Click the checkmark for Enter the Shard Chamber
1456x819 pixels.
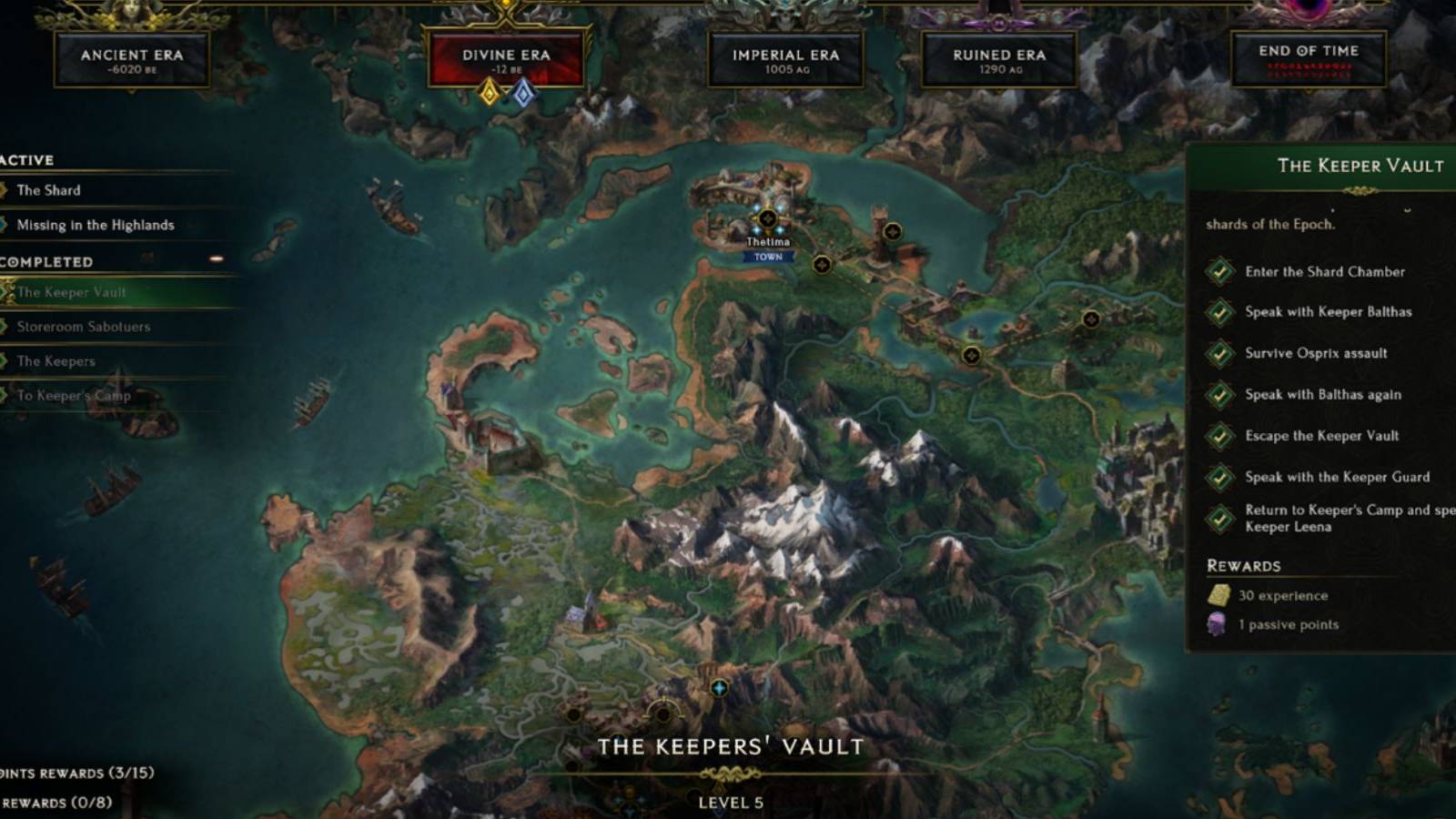pyautogui.click(x=1220, y=272)
